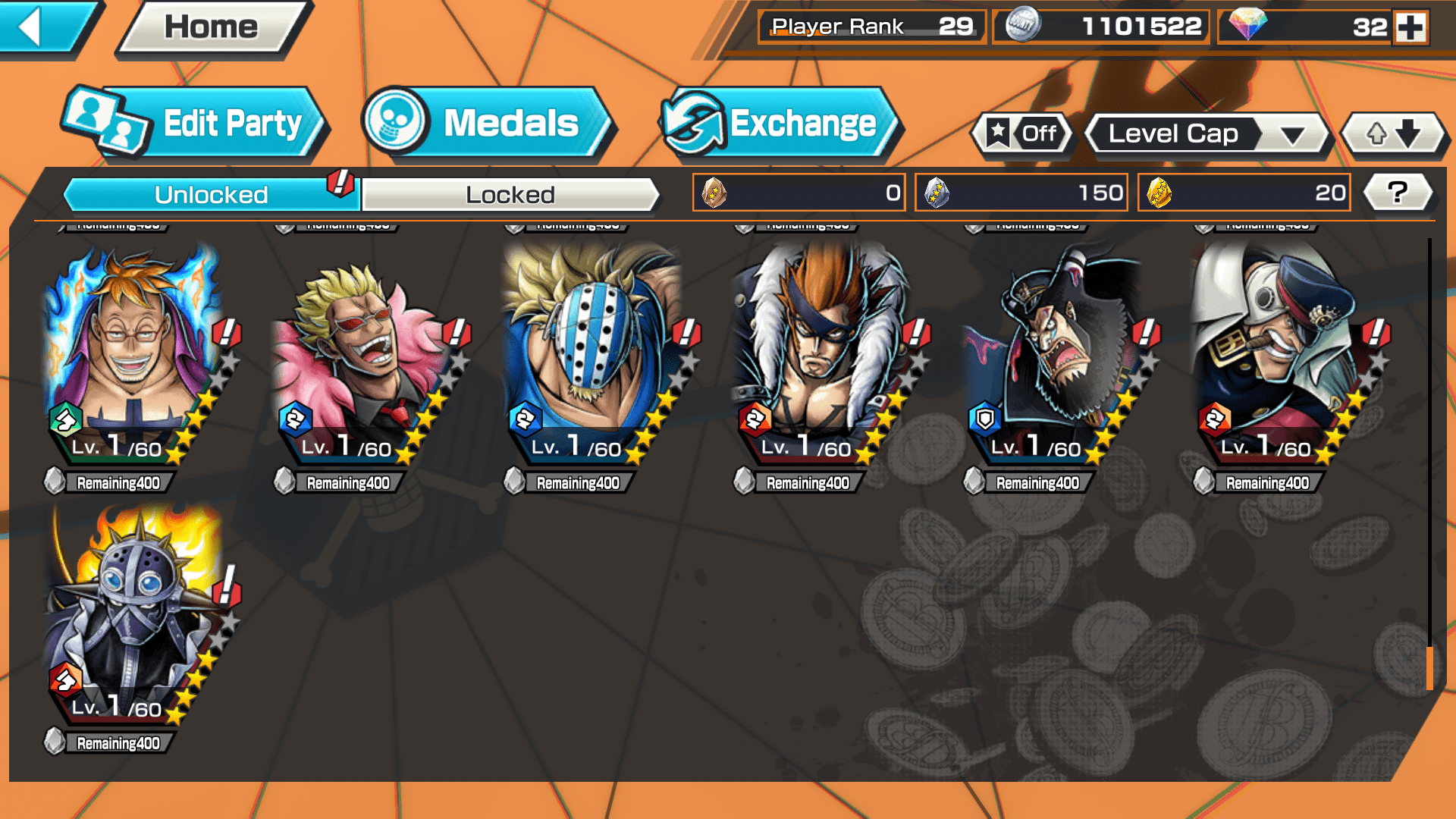Viewport: 1456px width, 819px height.
Task: Return to the Home screen
Action: click(212, 27)
